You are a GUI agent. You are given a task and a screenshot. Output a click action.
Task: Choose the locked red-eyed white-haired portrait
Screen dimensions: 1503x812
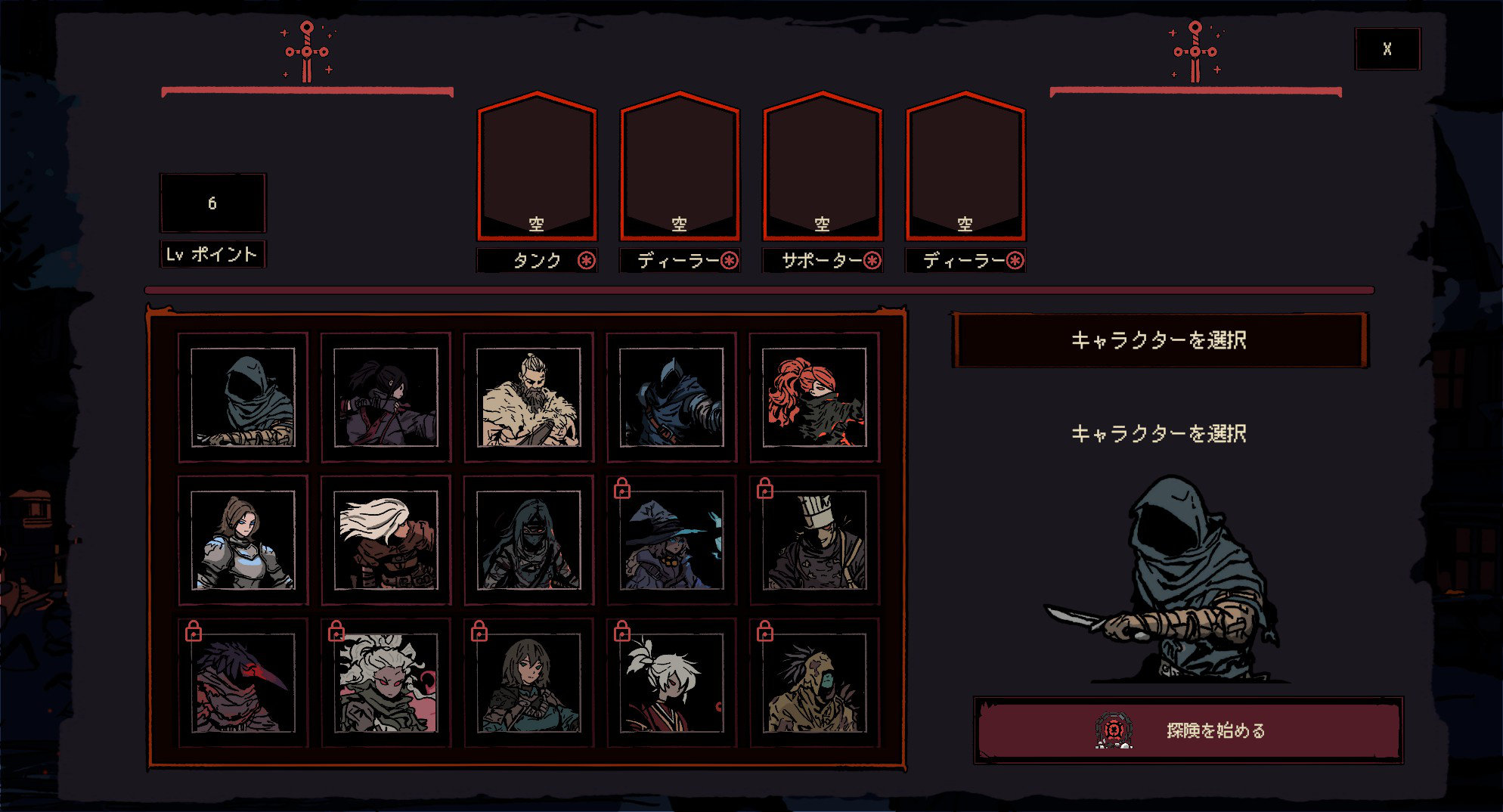[386, 683]
